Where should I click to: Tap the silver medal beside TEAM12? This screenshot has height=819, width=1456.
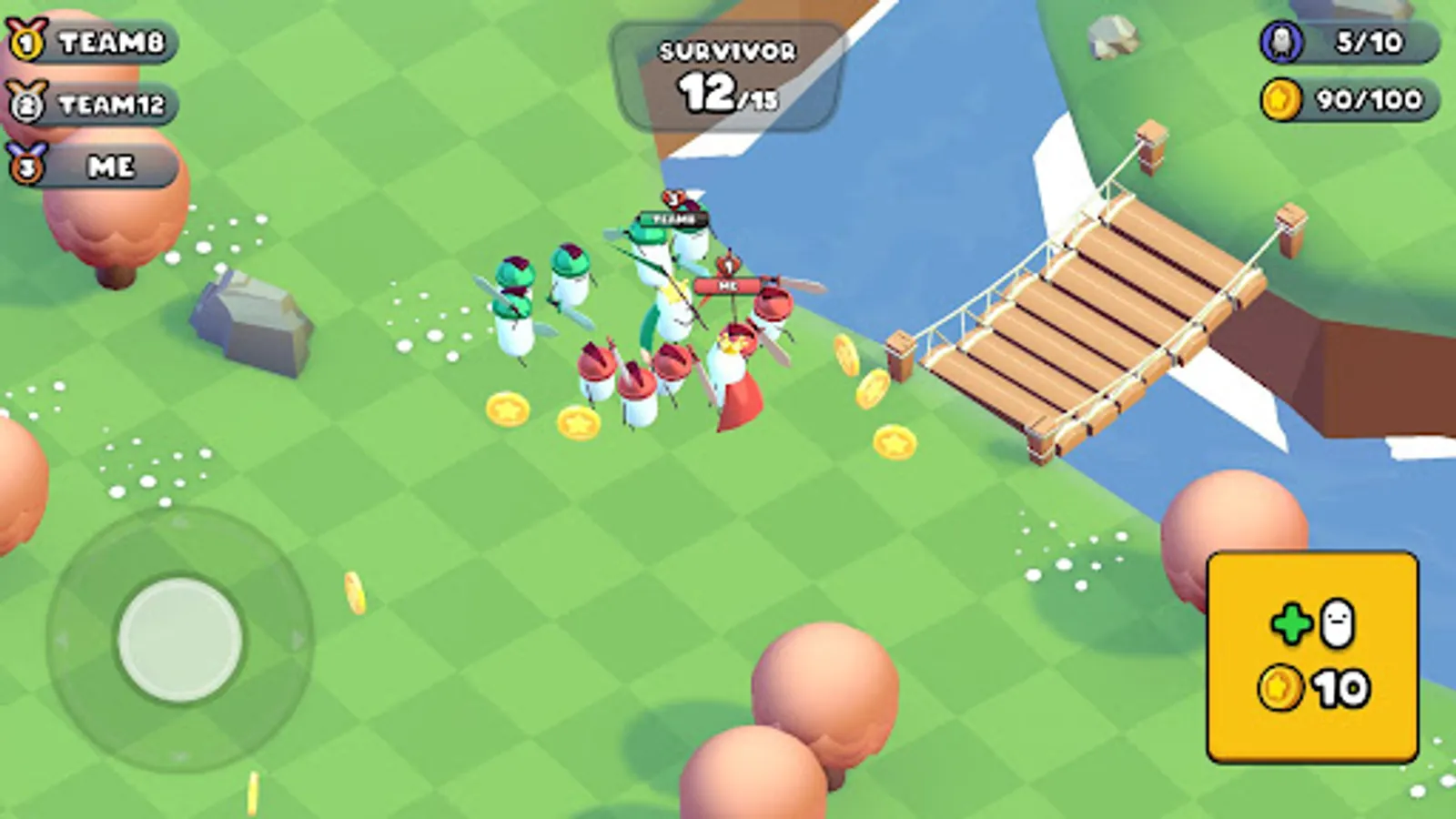pos(25,103)
